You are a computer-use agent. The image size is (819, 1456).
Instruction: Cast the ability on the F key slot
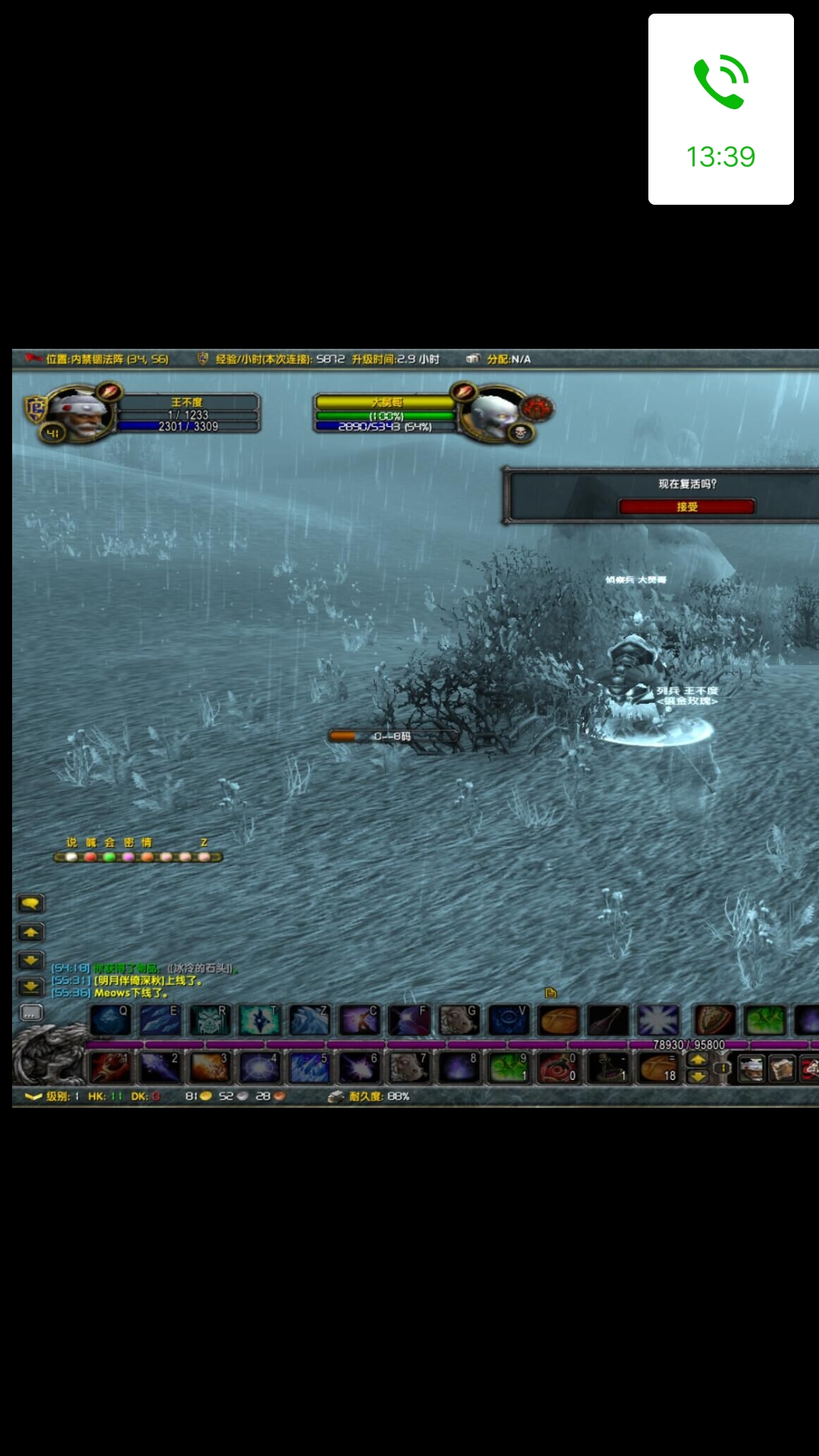(x=409, y=1021)
